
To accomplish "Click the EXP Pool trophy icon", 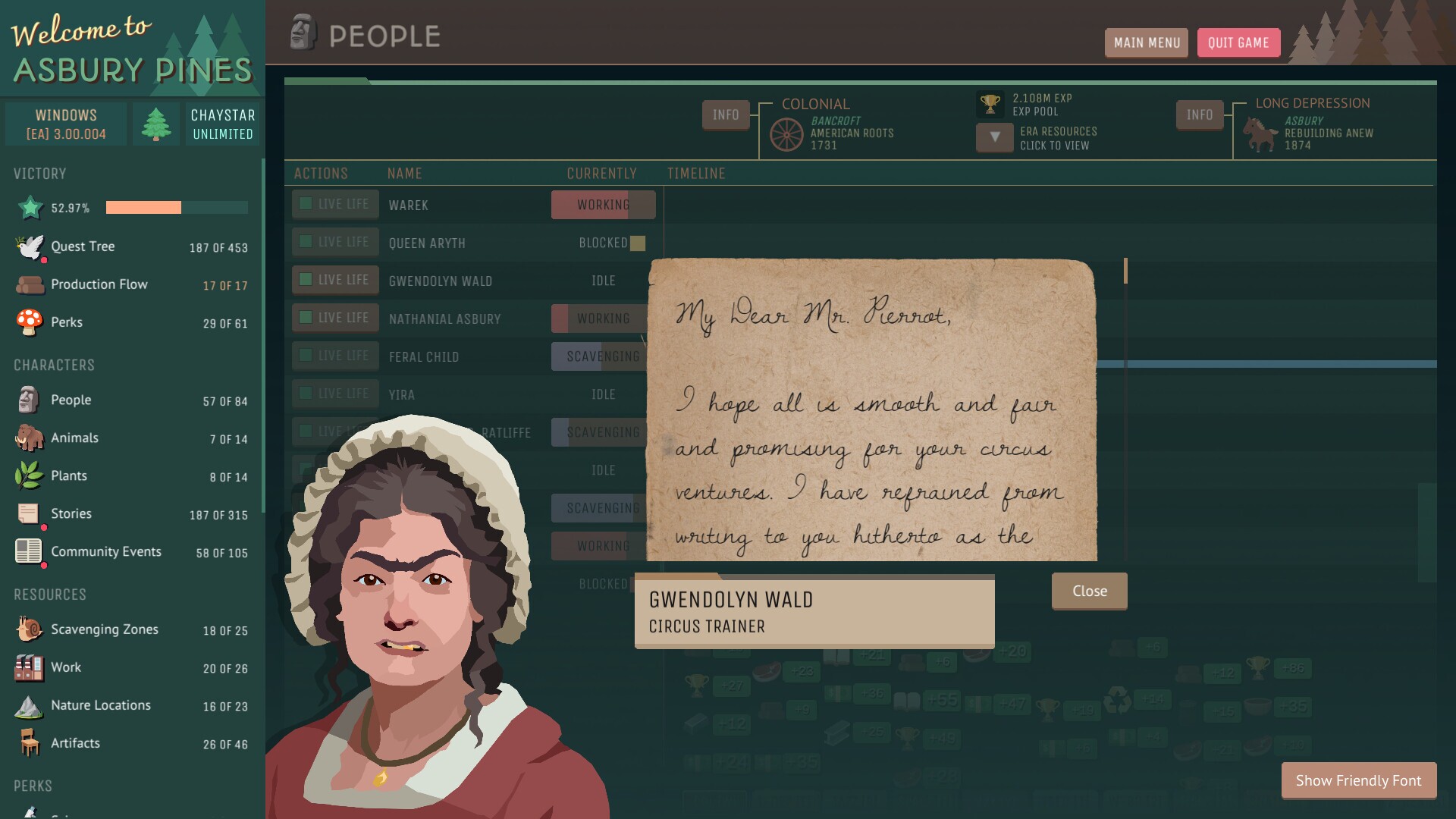I will [990, 104].
